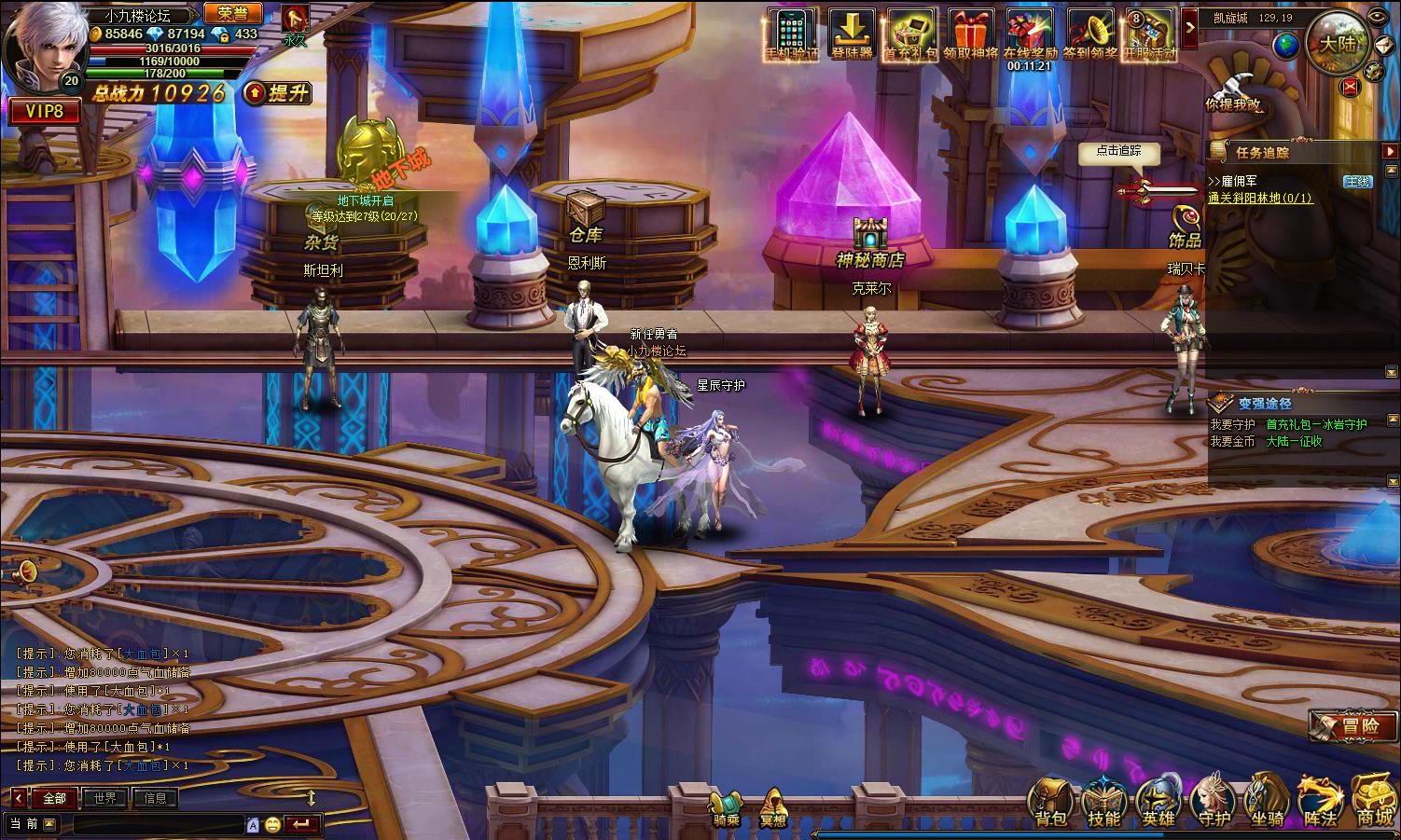Open the 签到领奖 sign-in reward horn
The image size is (1401, 840).
(x=1090, y=34)
